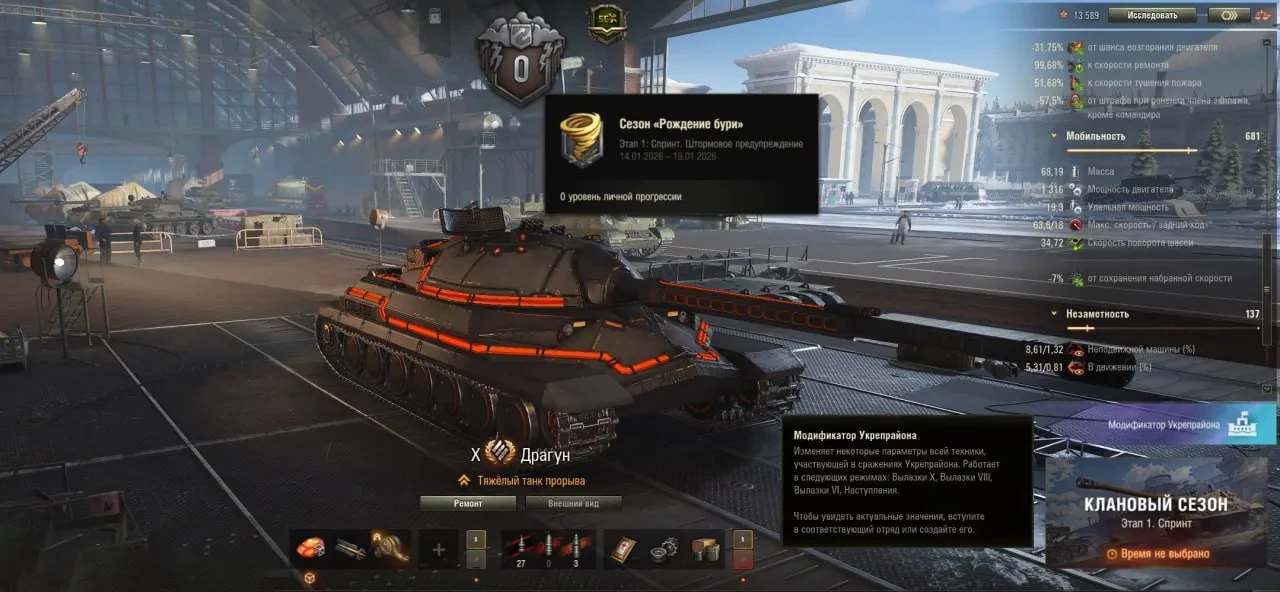The height and width of the screenshot is (592, 1280).
Task: Open the Внешний вид appearance editor
Action: 573,503
